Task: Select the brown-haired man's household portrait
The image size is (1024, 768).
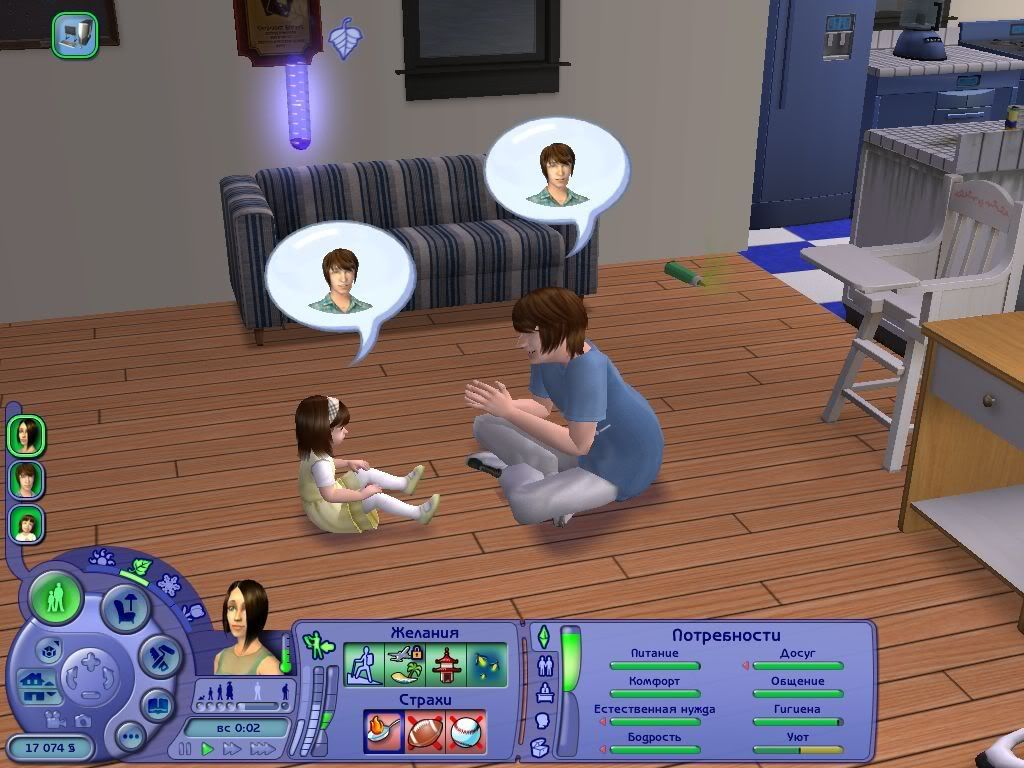Action: [26, 479]
